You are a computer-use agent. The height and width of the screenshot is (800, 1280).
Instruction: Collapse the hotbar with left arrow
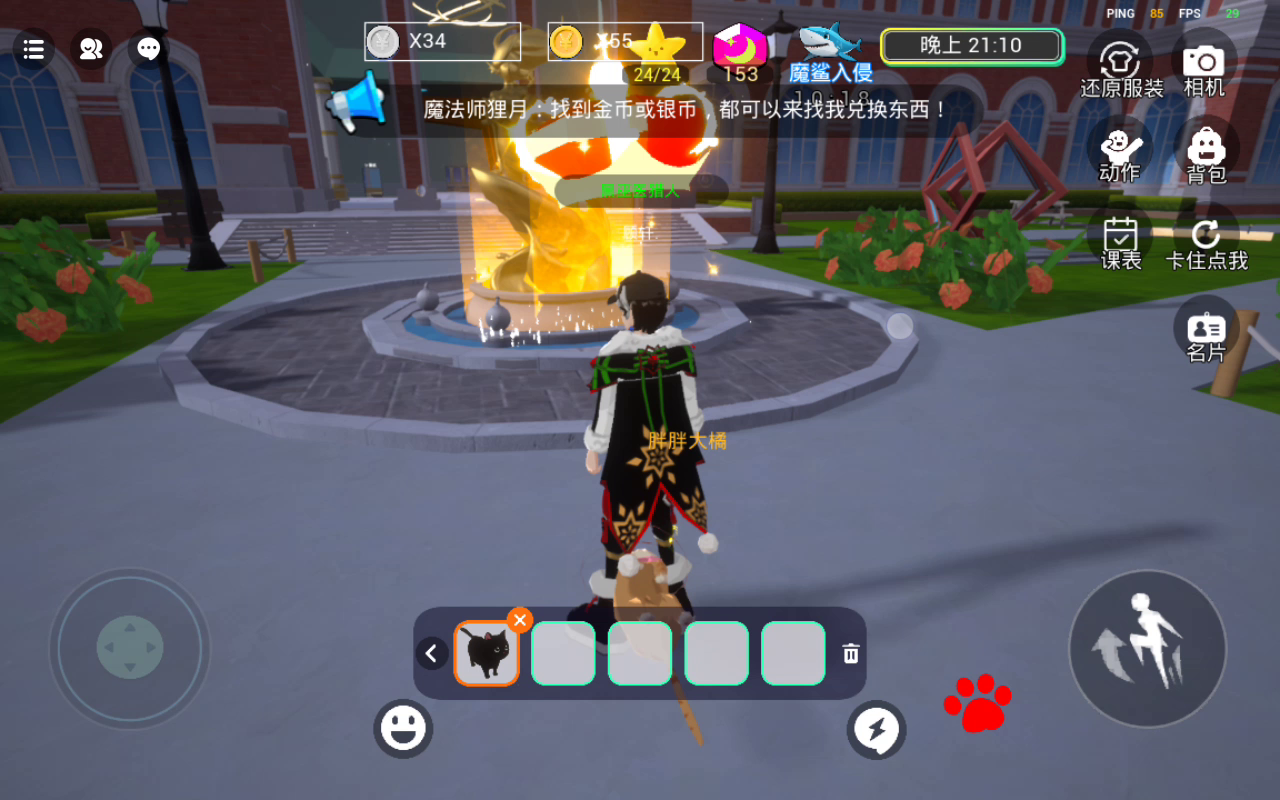[x=432, y=654]
